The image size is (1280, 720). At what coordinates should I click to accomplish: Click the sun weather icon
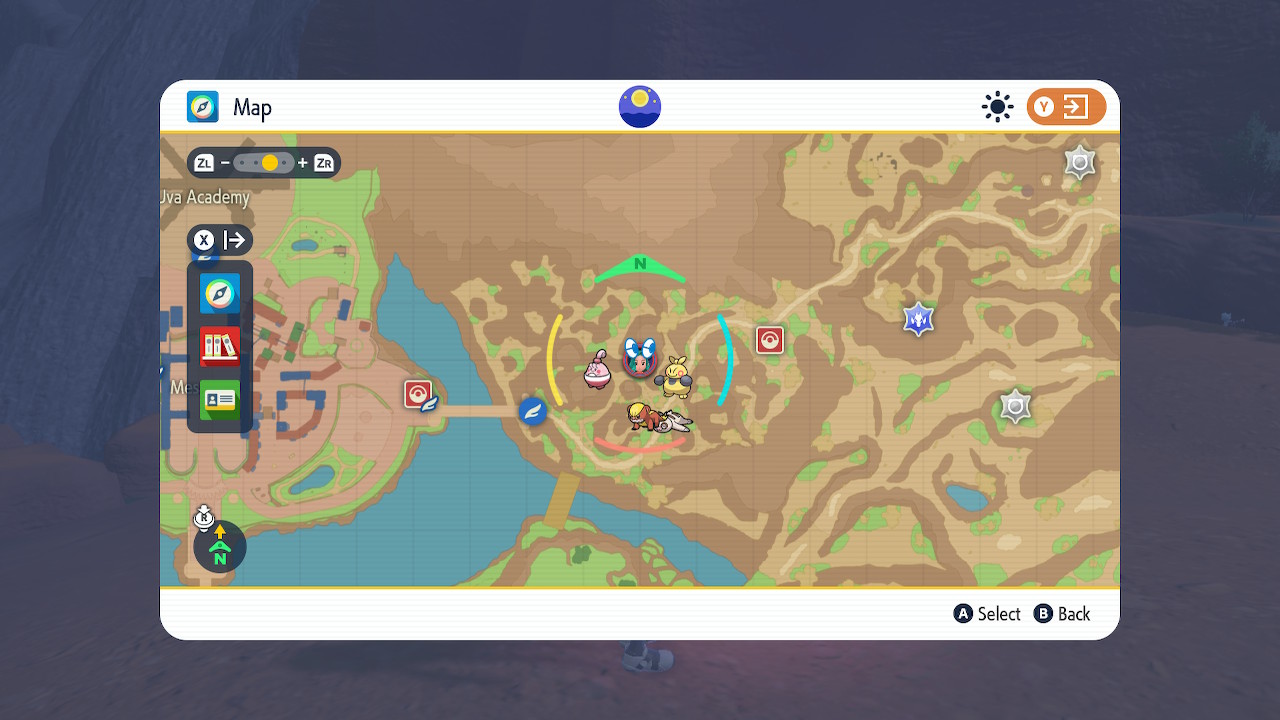pos(997,107)
